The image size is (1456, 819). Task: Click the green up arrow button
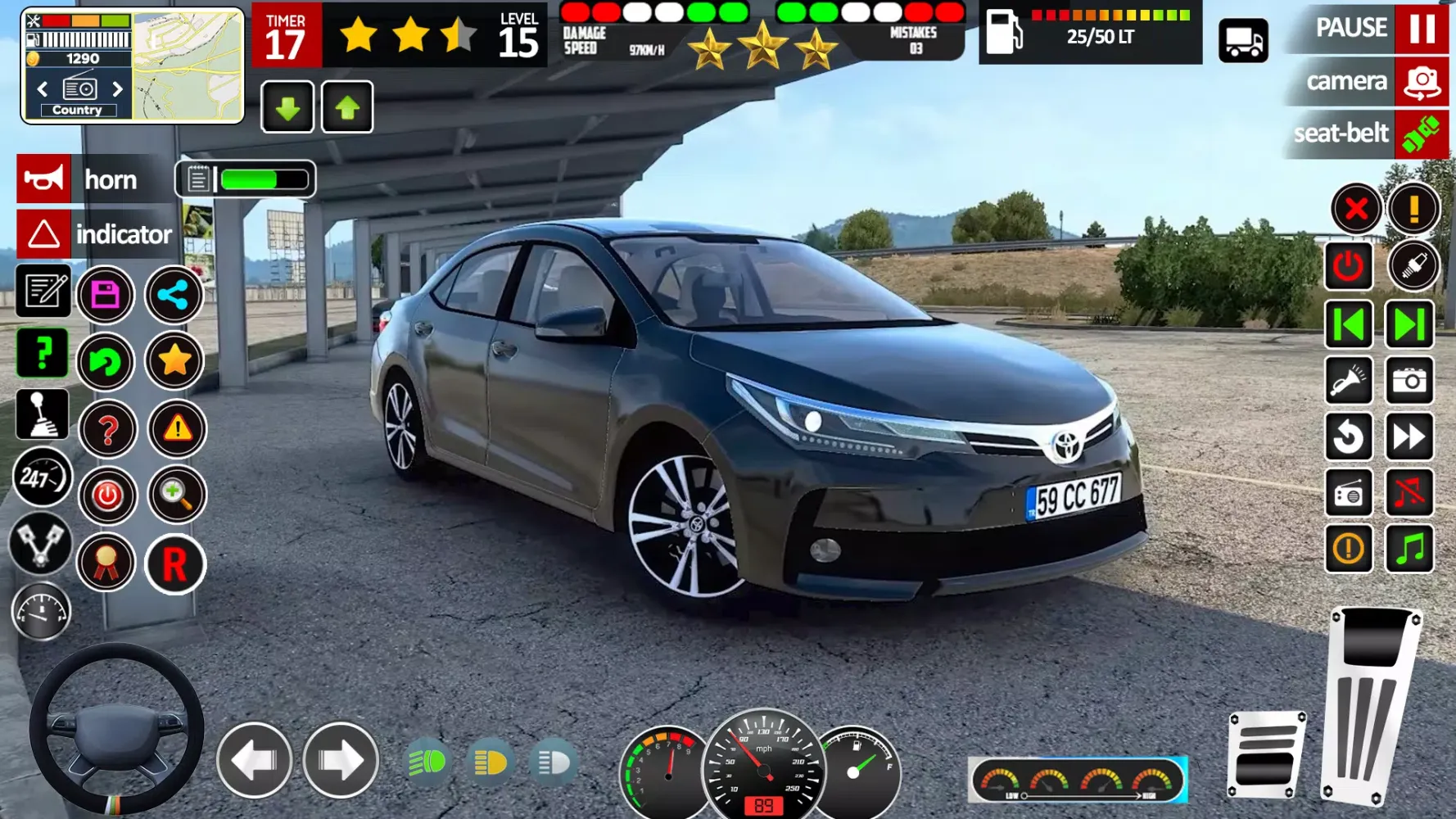347,107
